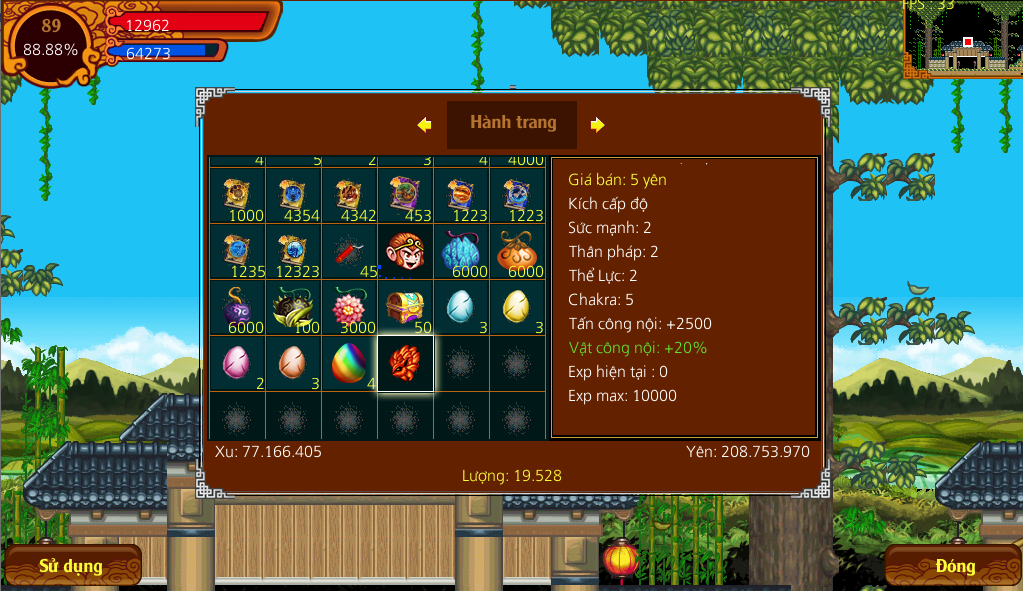
Task: Select the rainbow egg item
Action: click(349, 362)
